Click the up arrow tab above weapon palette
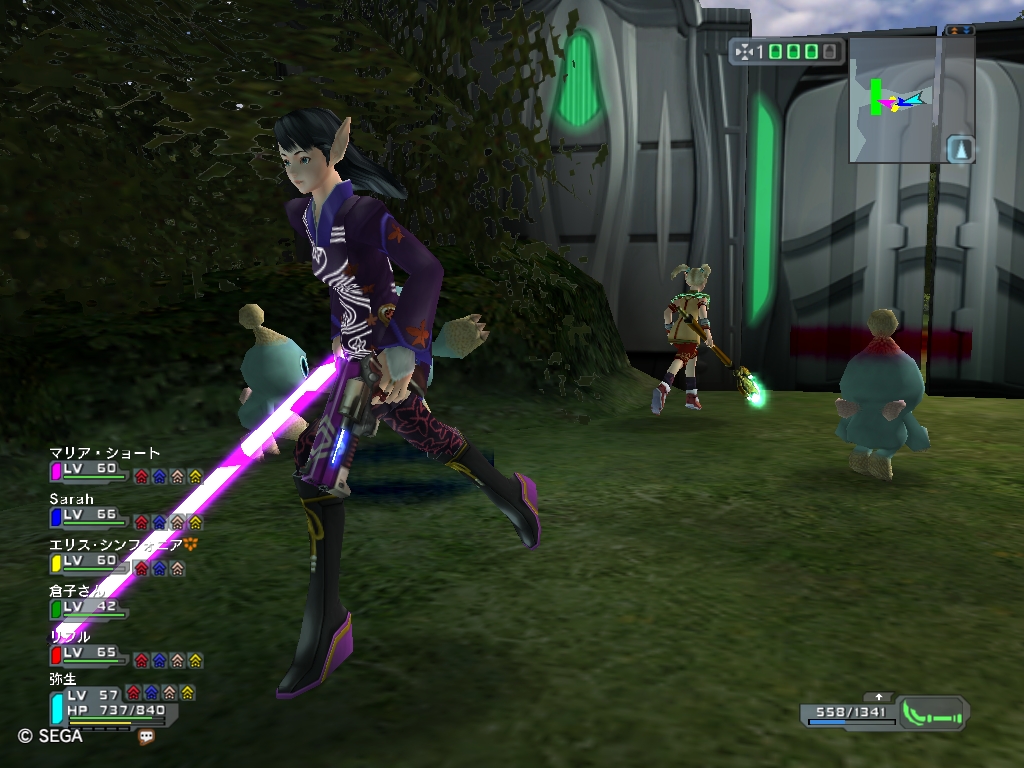This screenshot has height=768, width=1024. coord(879,696)
